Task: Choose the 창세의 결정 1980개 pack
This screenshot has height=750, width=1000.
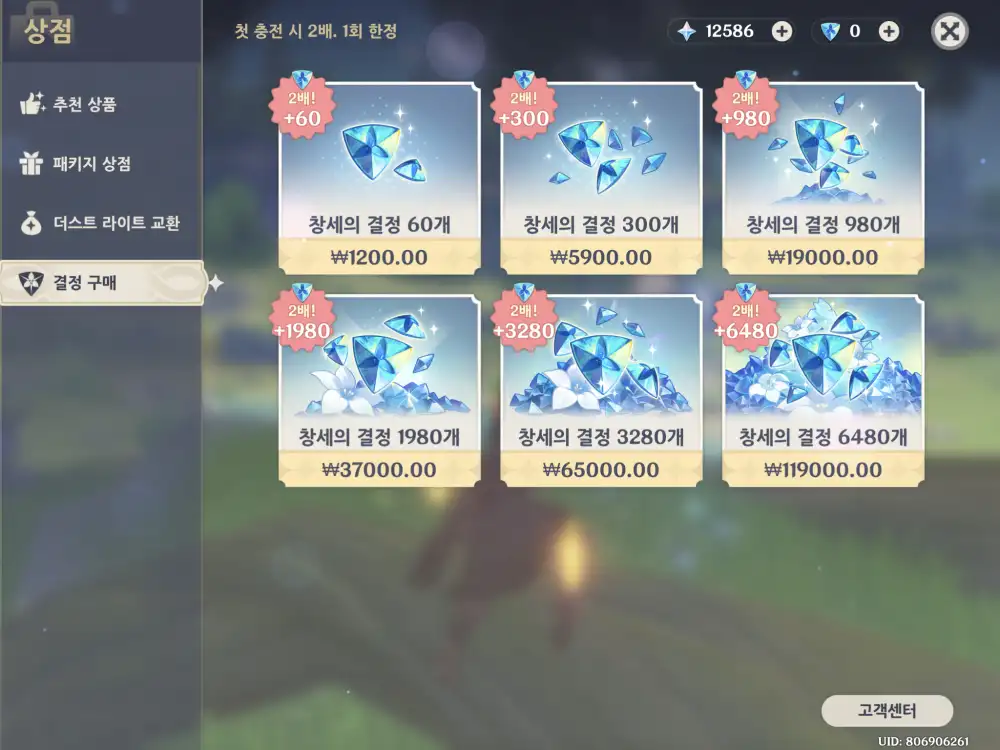Action: pyautogui.click(x=379, y=390)
